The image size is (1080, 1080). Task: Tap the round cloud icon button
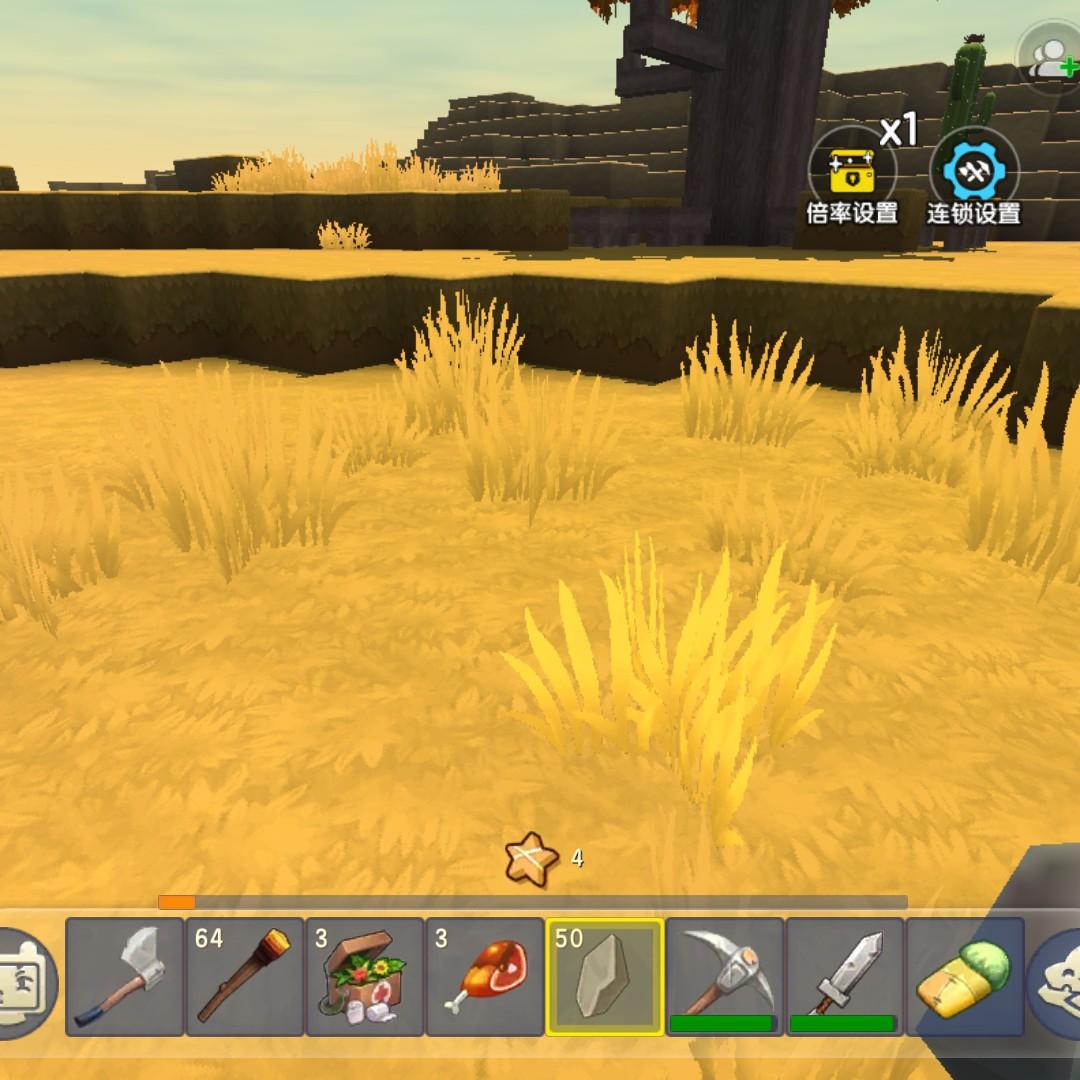pyautogui.click(x=1058, y=982)
